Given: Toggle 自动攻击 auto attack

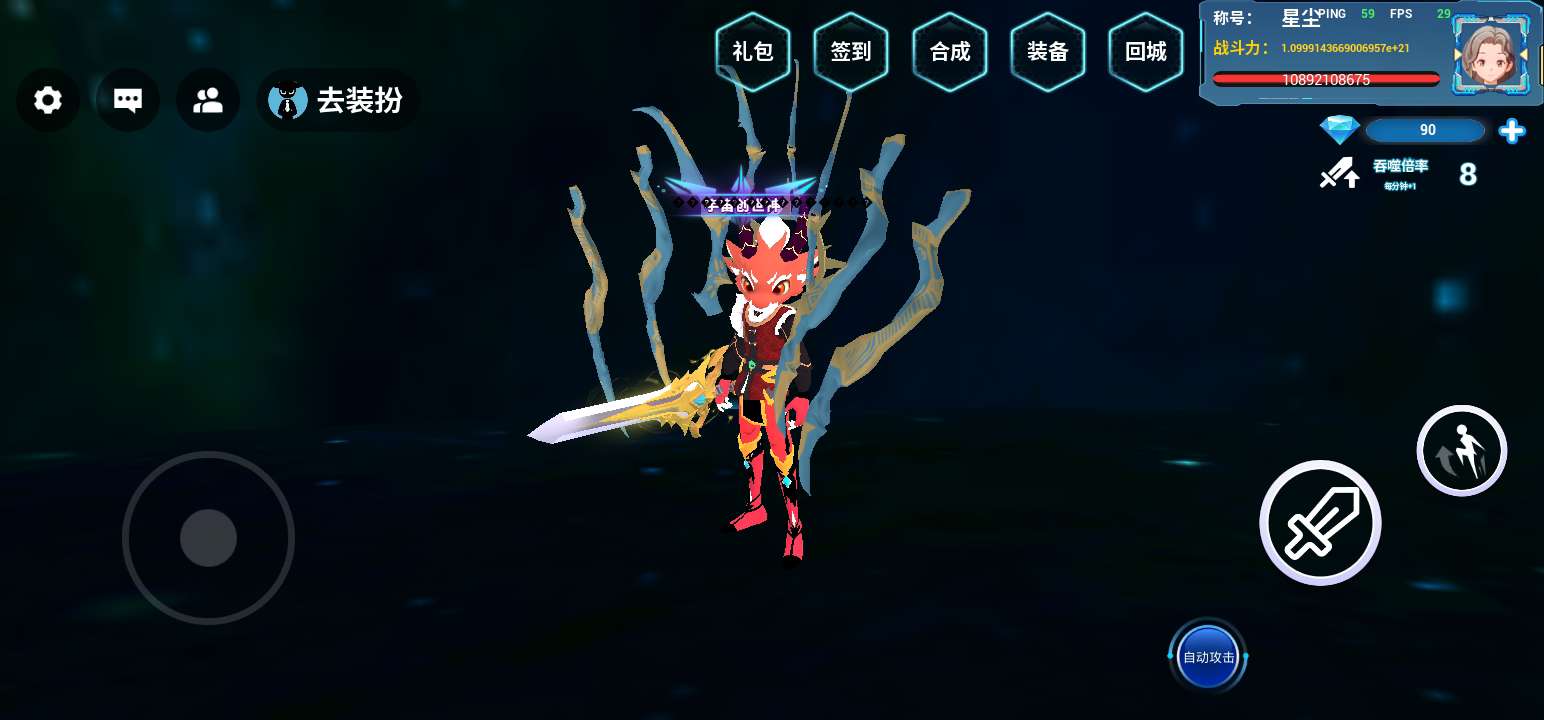Looking at the screenshot, I should coord(1208,657).
